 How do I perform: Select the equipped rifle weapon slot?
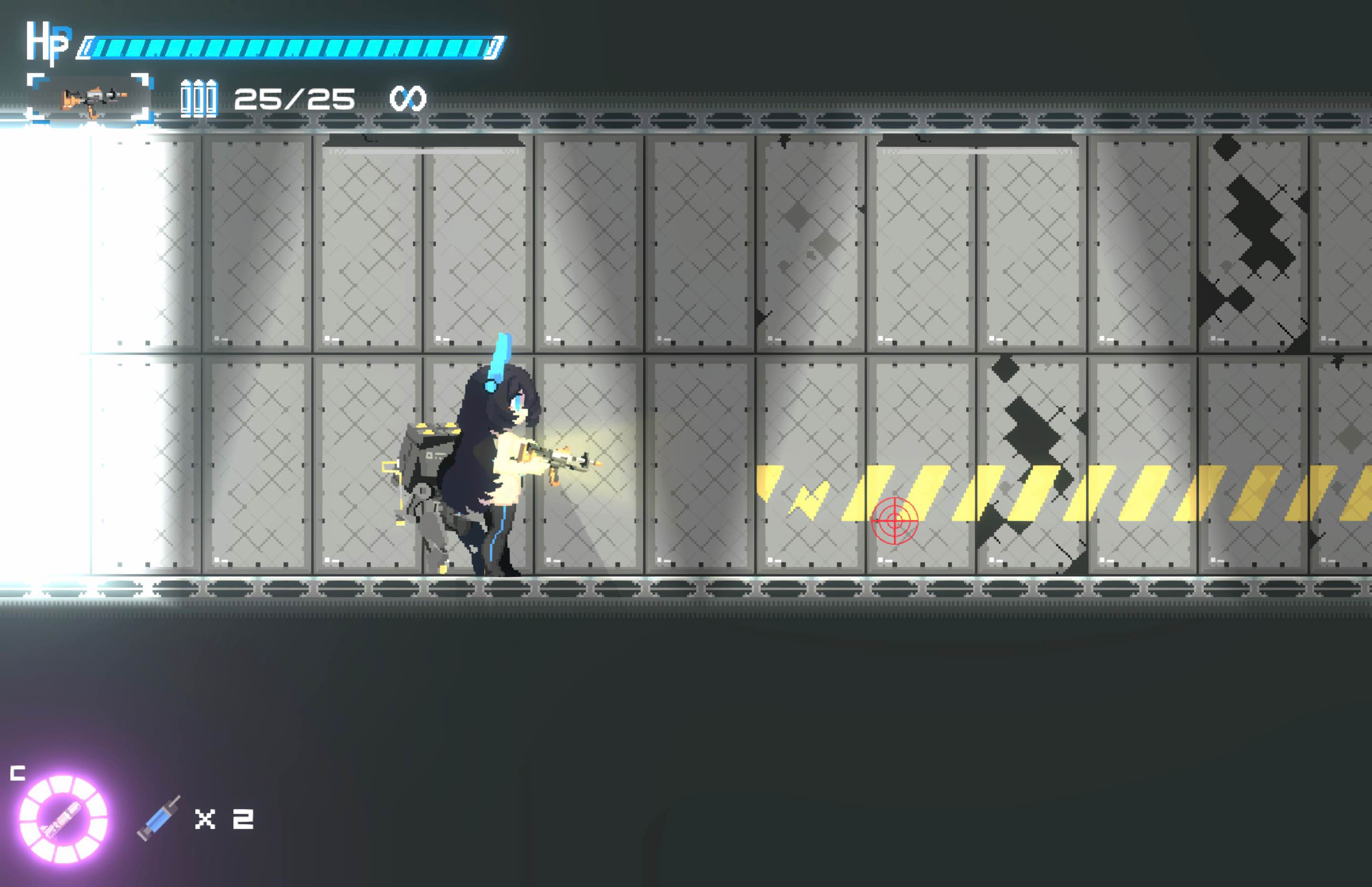(x=91, y=98)
